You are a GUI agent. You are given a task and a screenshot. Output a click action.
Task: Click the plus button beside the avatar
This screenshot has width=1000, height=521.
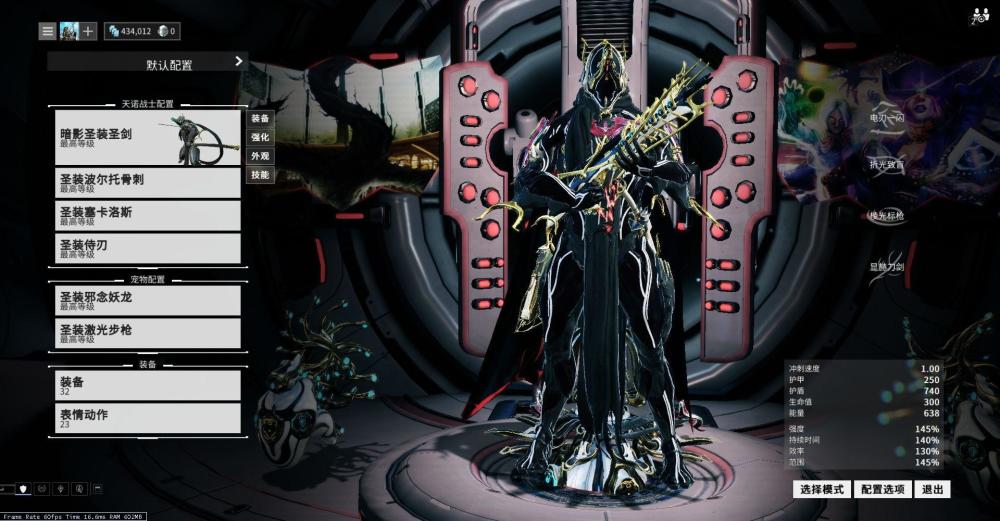tap(88, 31)
